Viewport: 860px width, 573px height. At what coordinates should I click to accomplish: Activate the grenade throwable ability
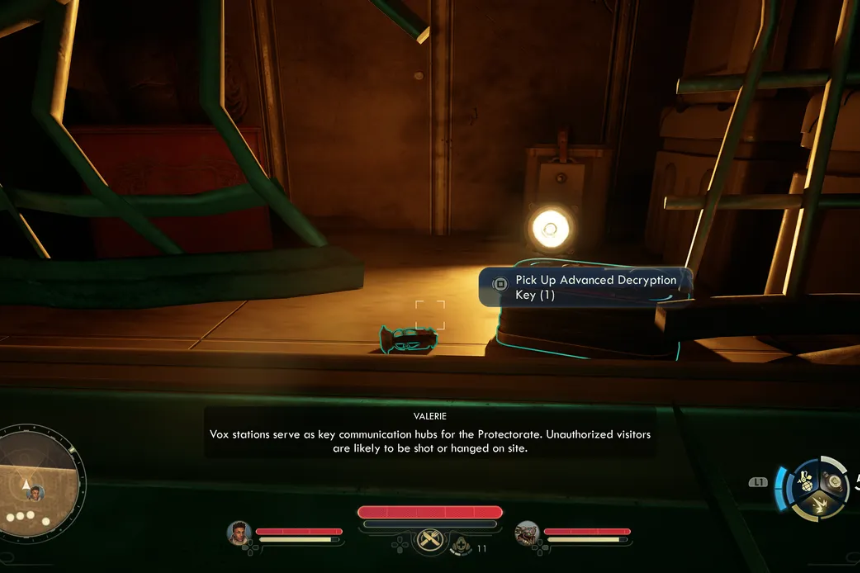click(806, 480)
